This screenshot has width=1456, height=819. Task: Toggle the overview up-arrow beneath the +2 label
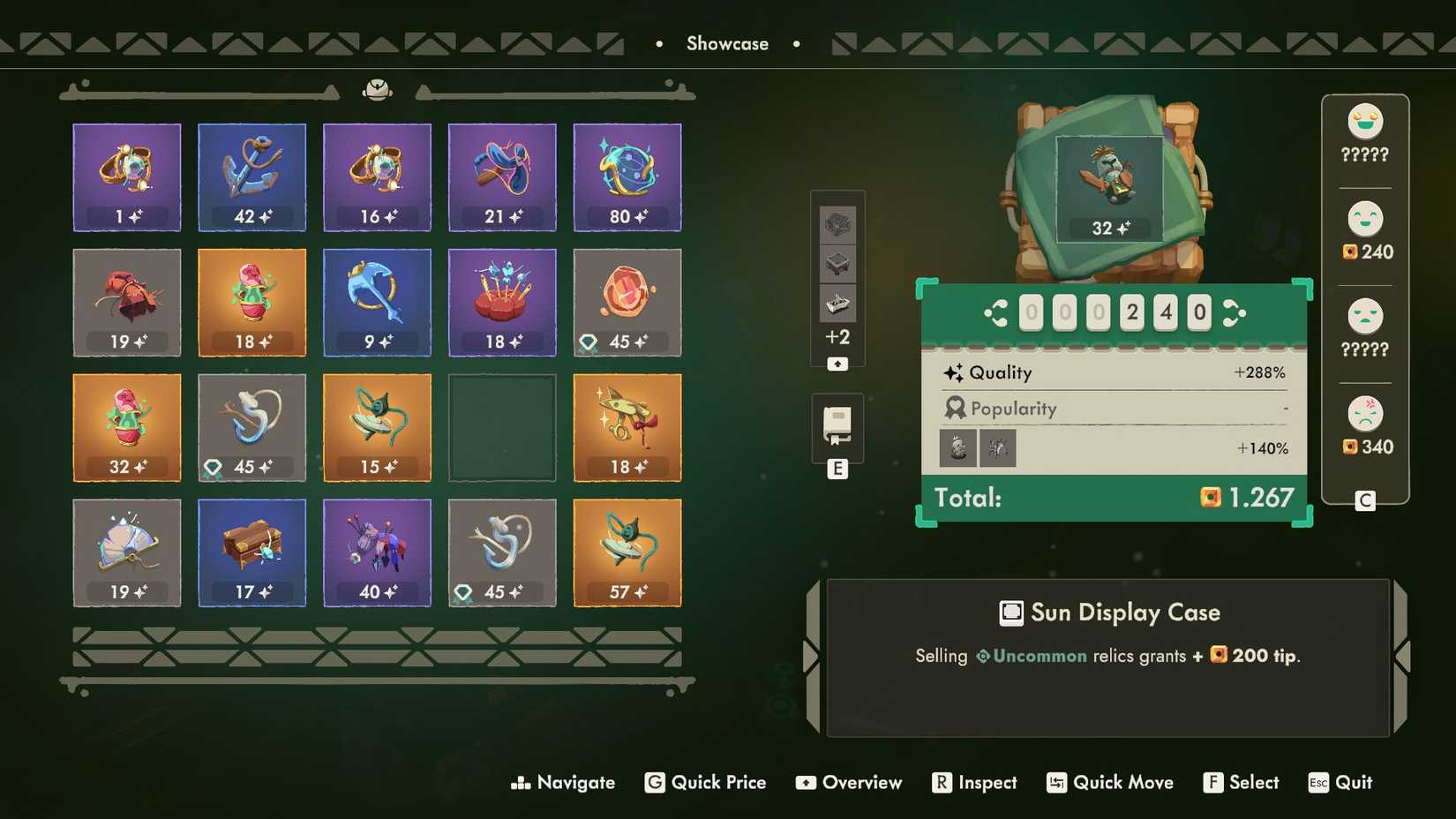(x=837, y=363)
